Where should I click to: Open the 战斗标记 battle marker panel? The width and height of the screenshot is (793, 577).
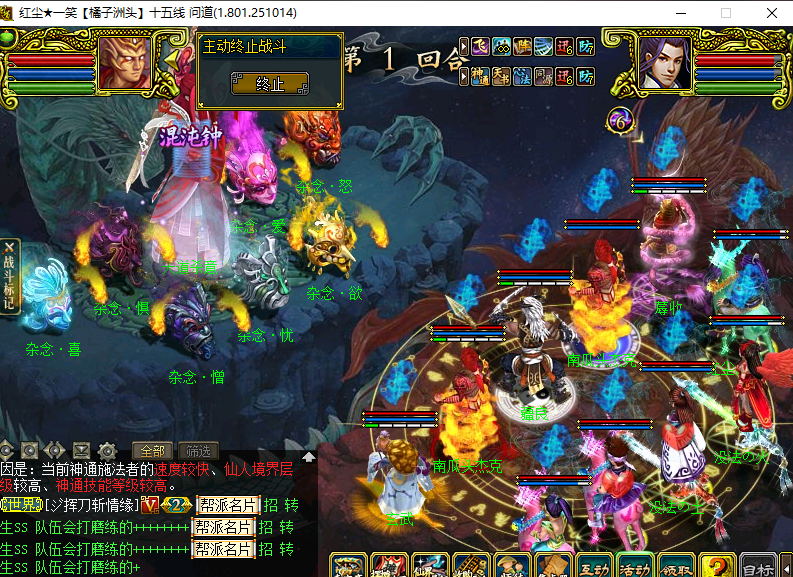click(x=10, y=277)
